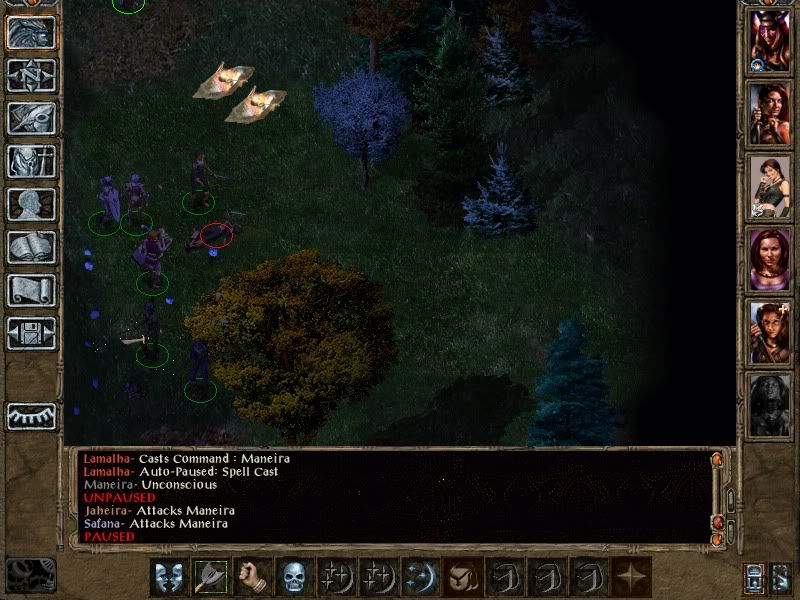Screen dimensions: 800x600
Task: Select the greyed-out bottom party portrait
Action: click(x=770, y=404)
